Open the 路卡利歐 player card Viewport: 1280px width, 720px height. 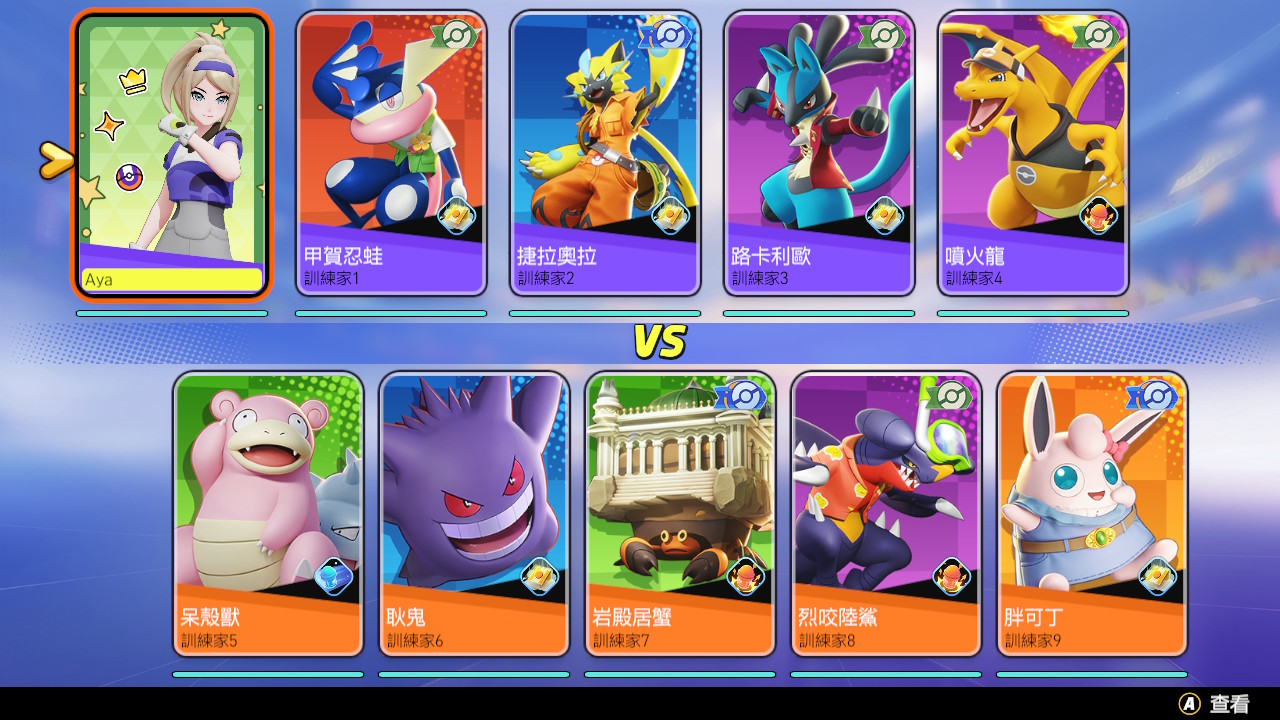[x=819, y=153]
